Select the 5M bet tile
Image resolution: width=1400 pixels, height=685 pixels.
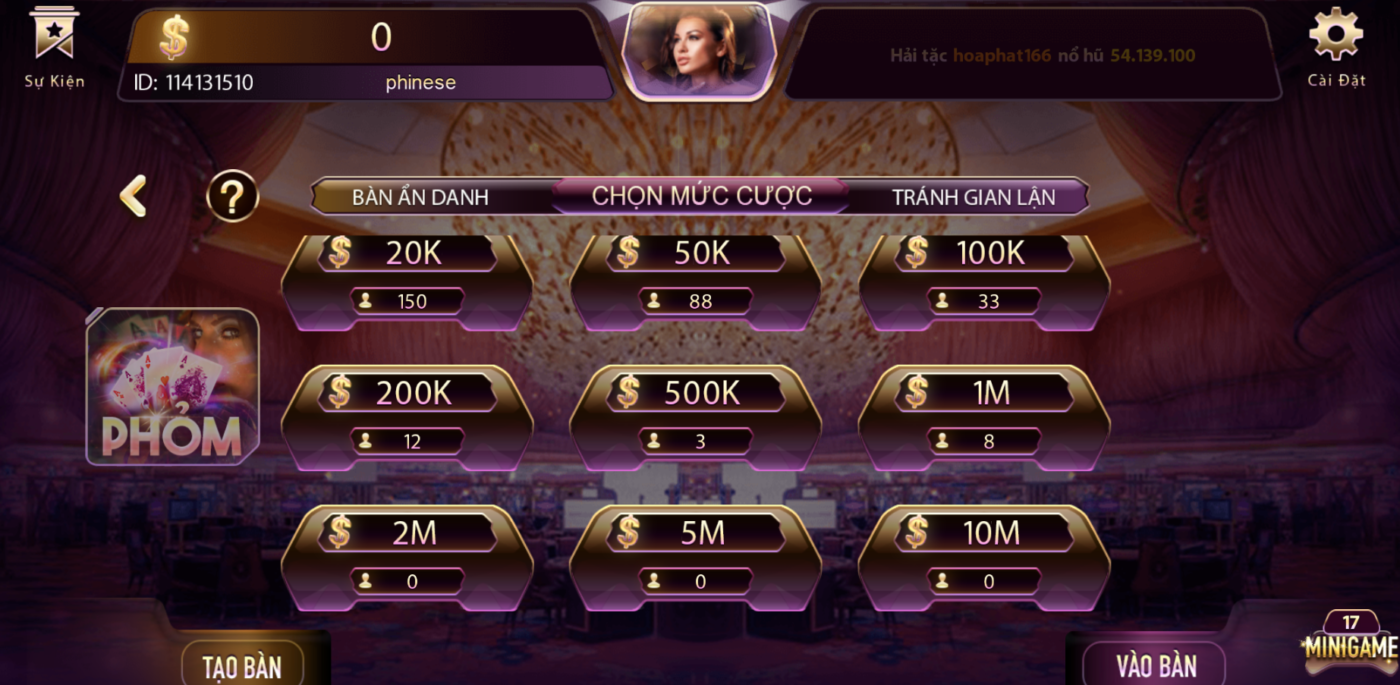click(x=695, y=557)
